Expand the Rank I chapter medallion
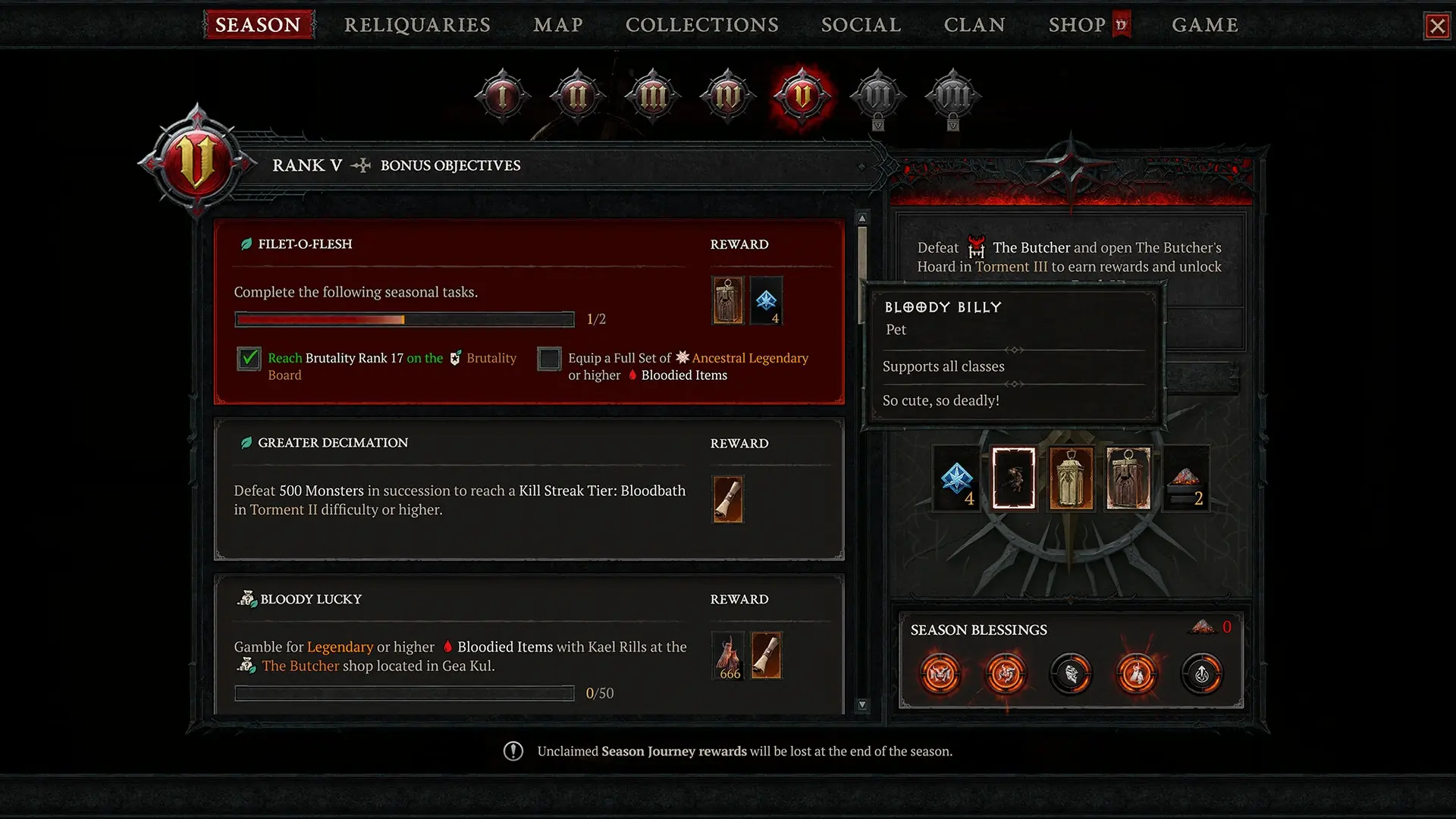Screen dimensions: 1456x819 pos(501,94)
